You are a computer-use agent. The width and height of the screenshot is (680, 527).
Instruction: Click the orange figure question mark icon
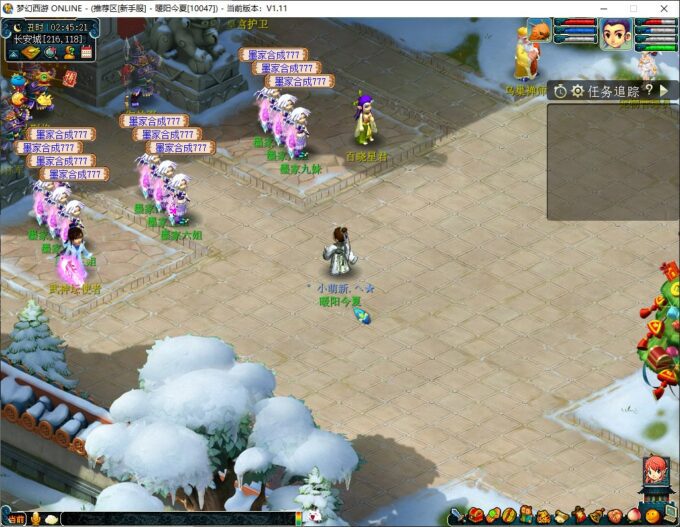[x=68, y=51]
